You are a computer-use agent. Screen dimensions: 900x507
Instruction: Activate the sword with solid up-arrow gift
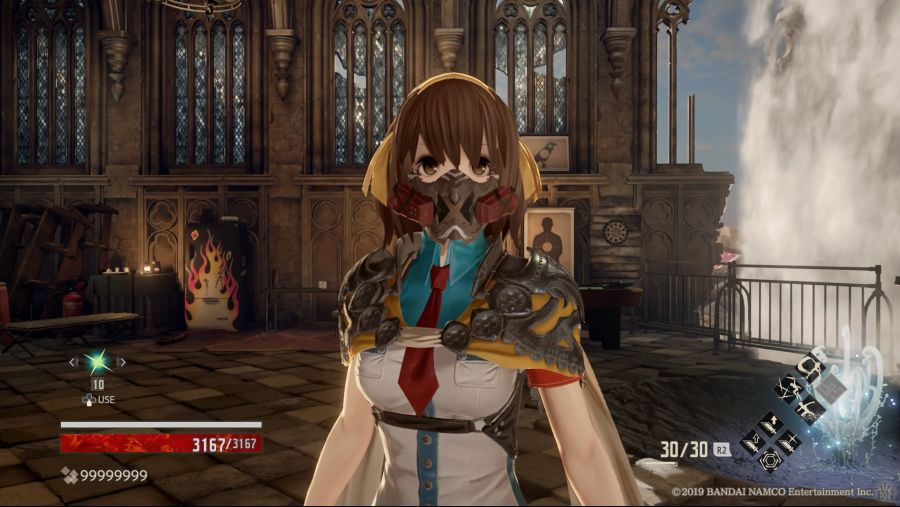click(770, 425)
